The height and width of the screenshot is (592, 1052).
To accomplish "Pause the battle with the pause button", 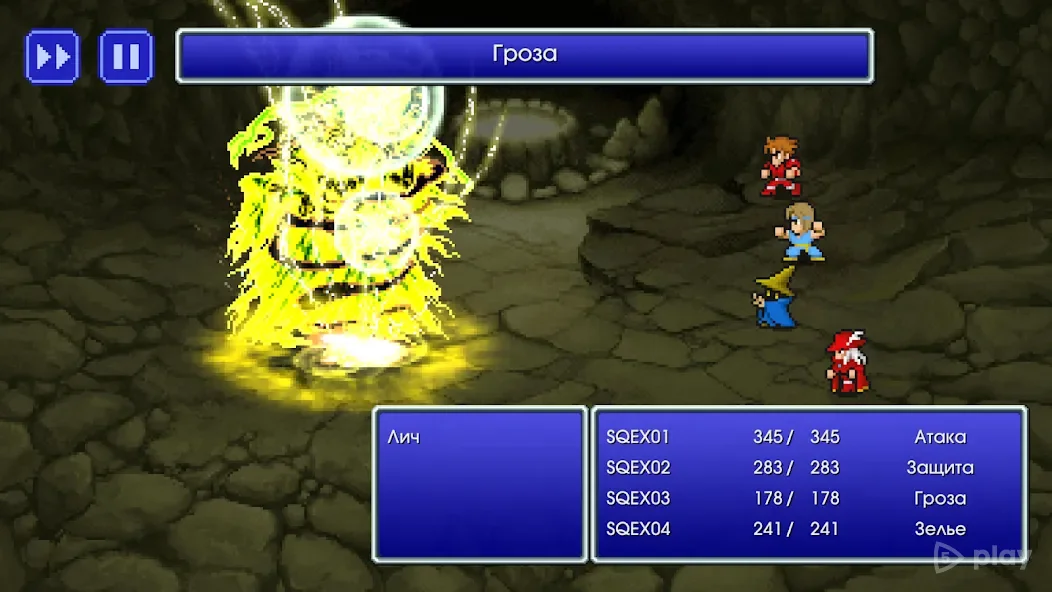I will 126,56.
